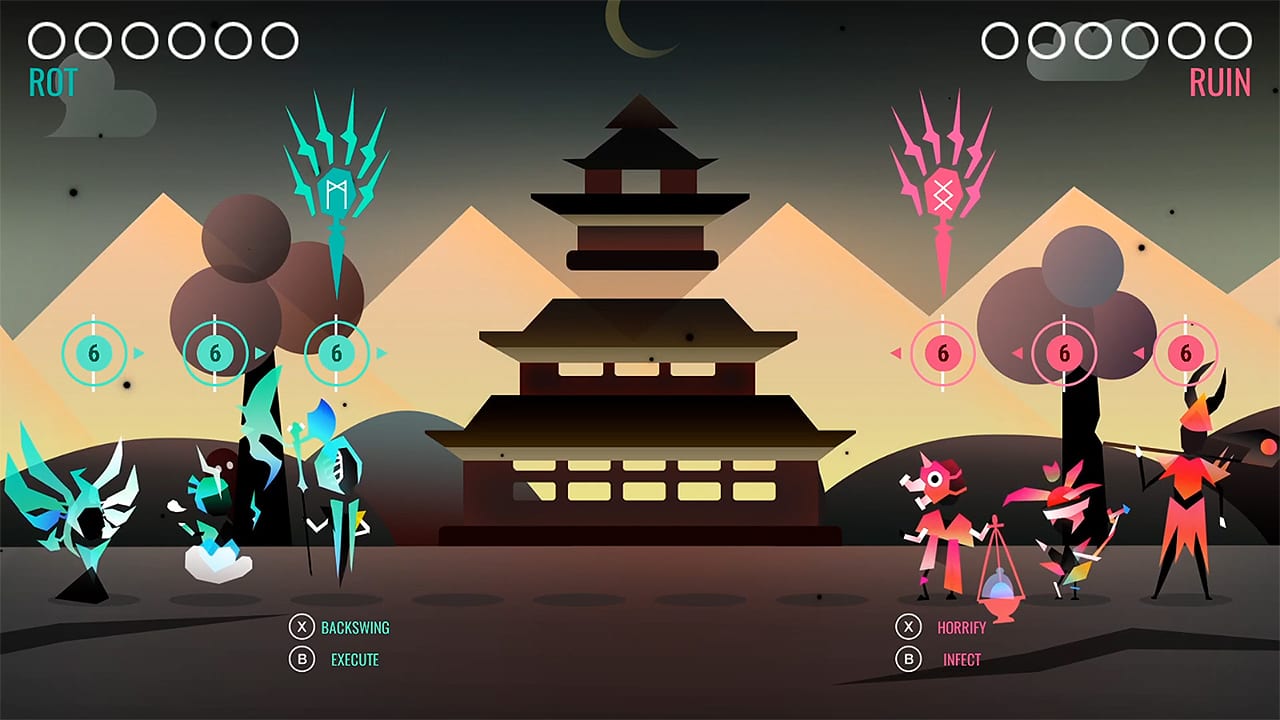Screen dimensions: 1280x720
Task: Click the right arrow beside ROT's third timer
Action: [381, 352]
